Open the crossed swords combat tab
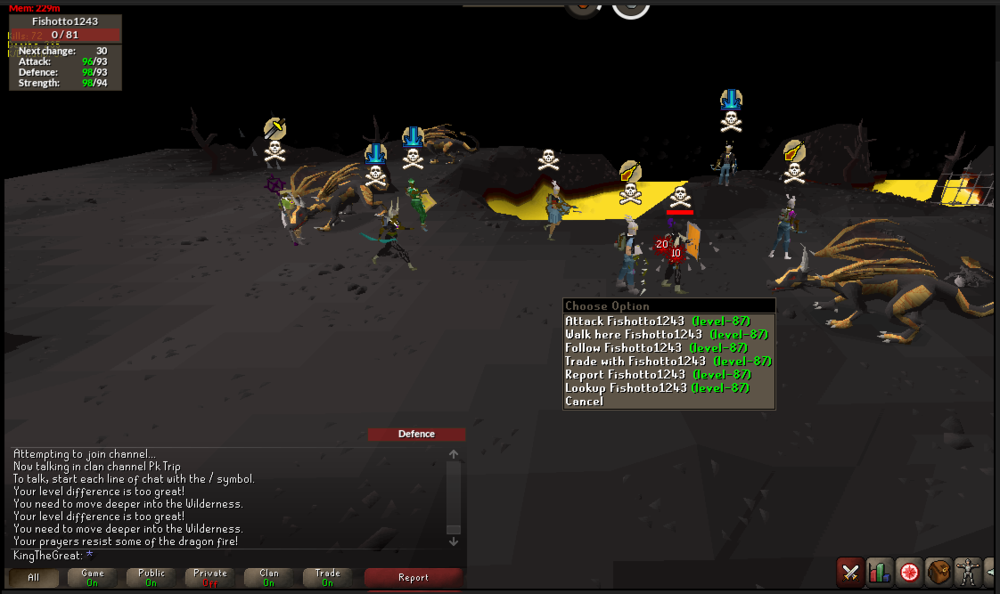This screenshot has height=594, width=1000. click(851, 572)
